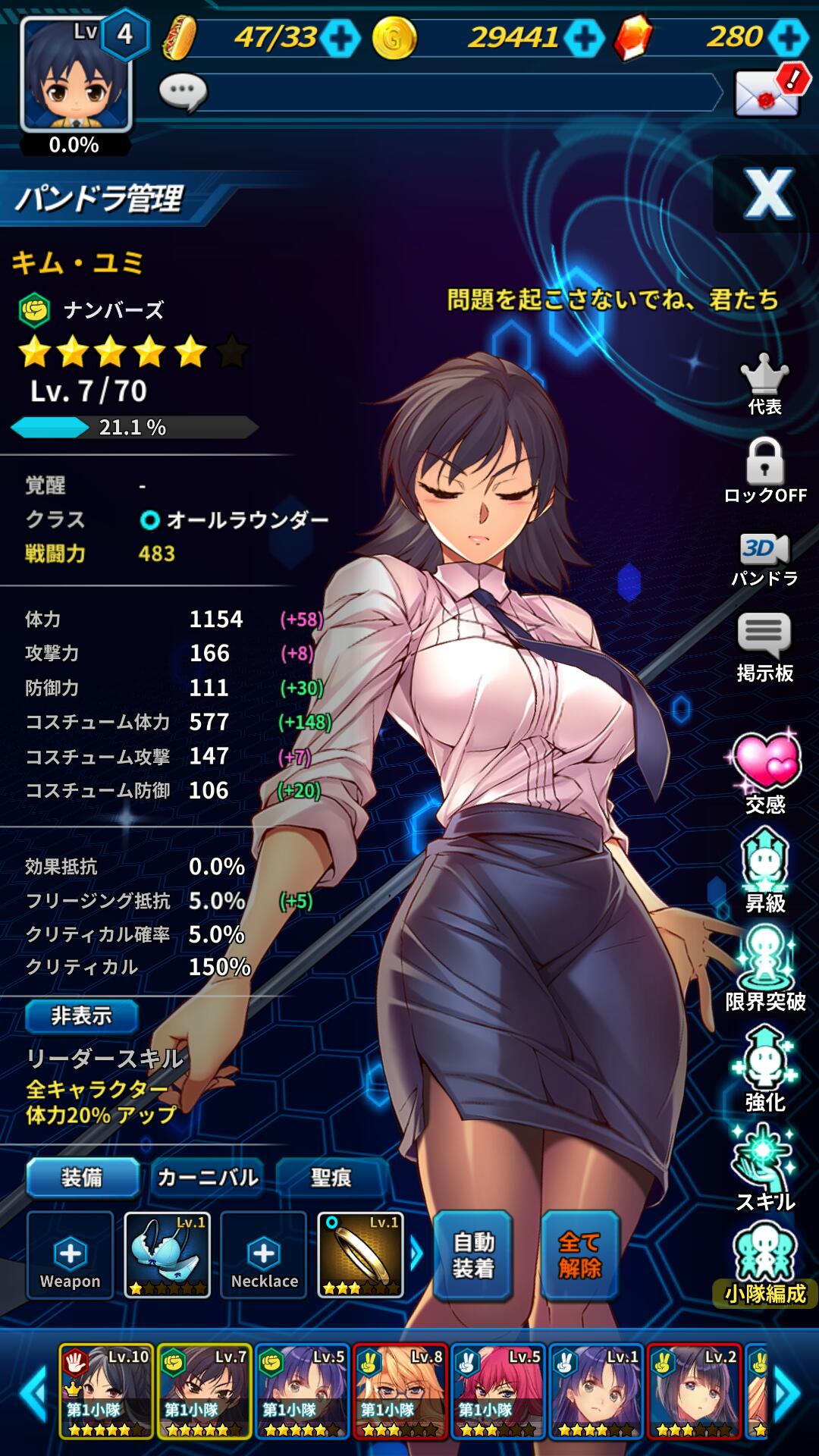Toggle the ロックOFF lock icon

click(764, 471)
